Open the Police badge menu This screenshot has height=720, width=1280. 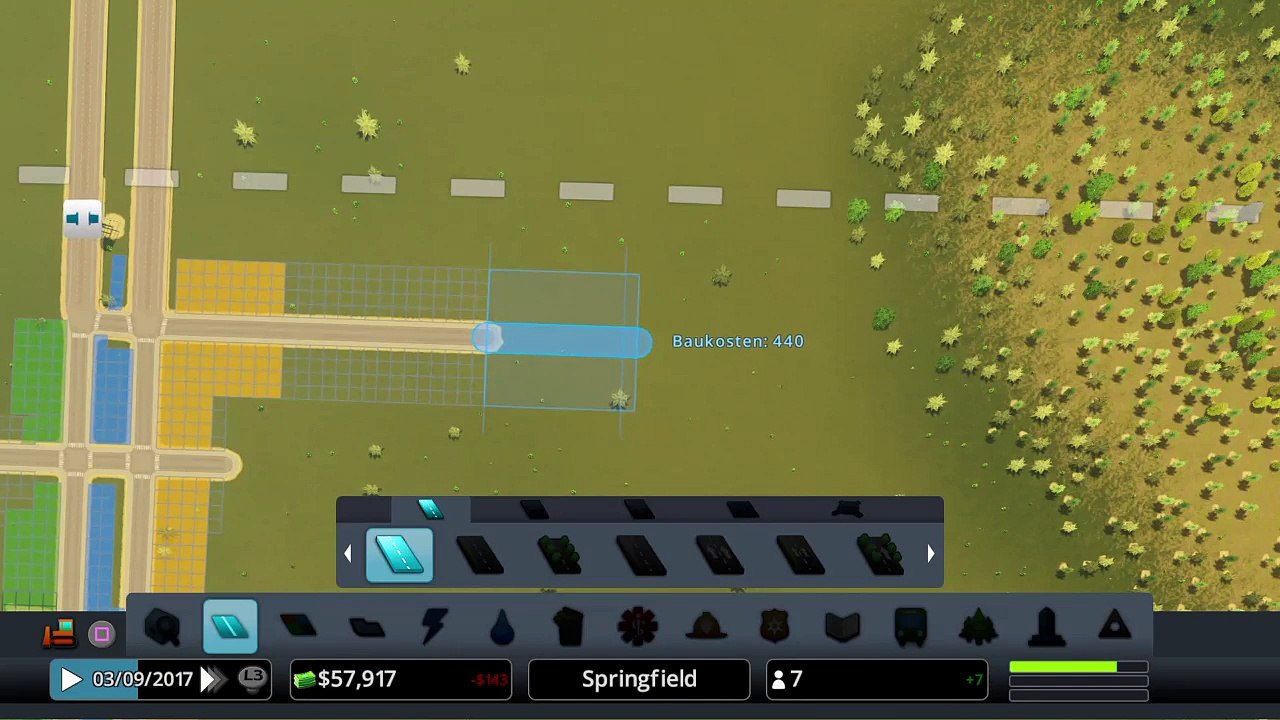click(x=774, y=627)
